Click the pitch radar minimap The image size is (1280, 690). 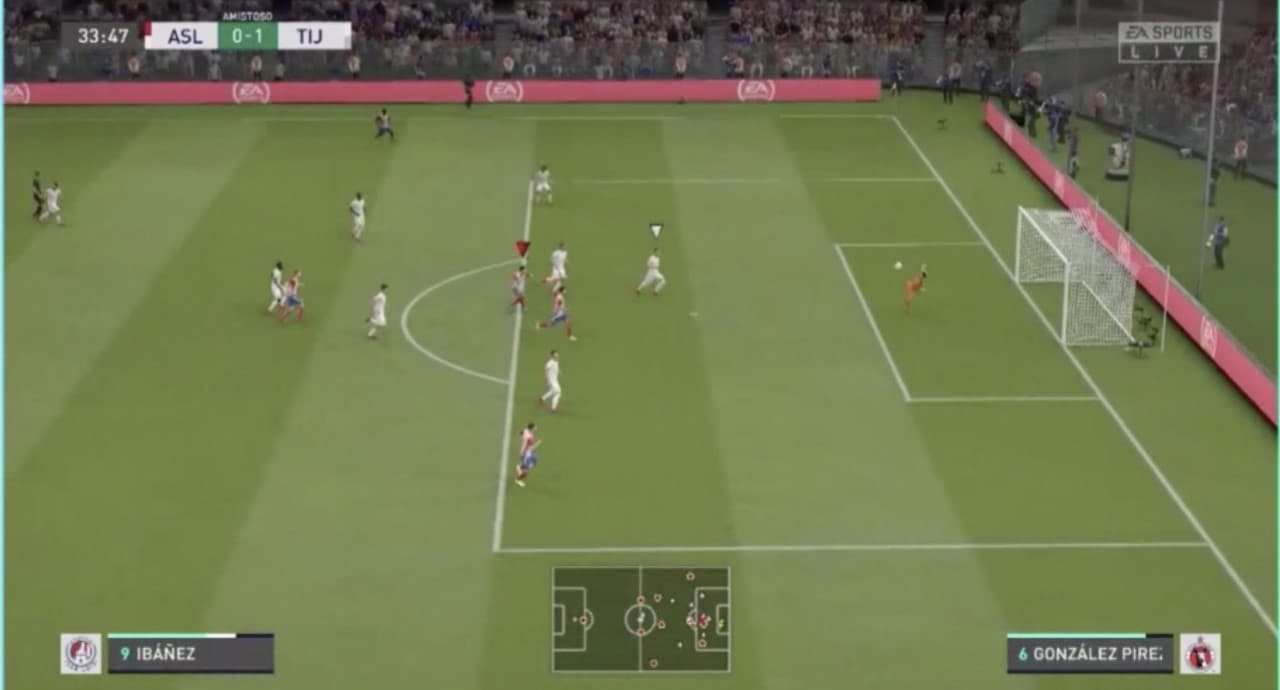click(641, 619)
